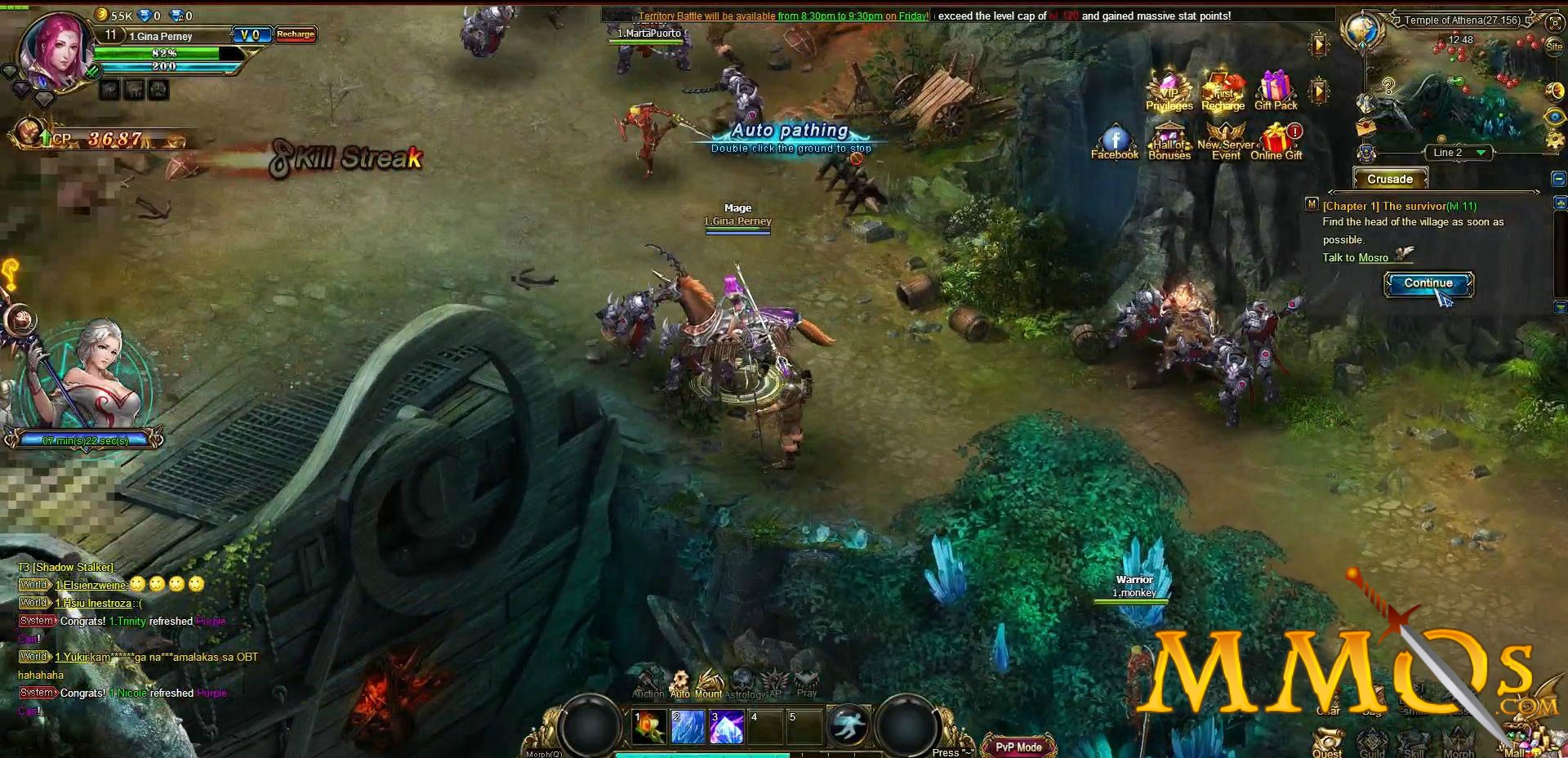
Task: Open the First Recharge offer
Action: point(1223,91)
